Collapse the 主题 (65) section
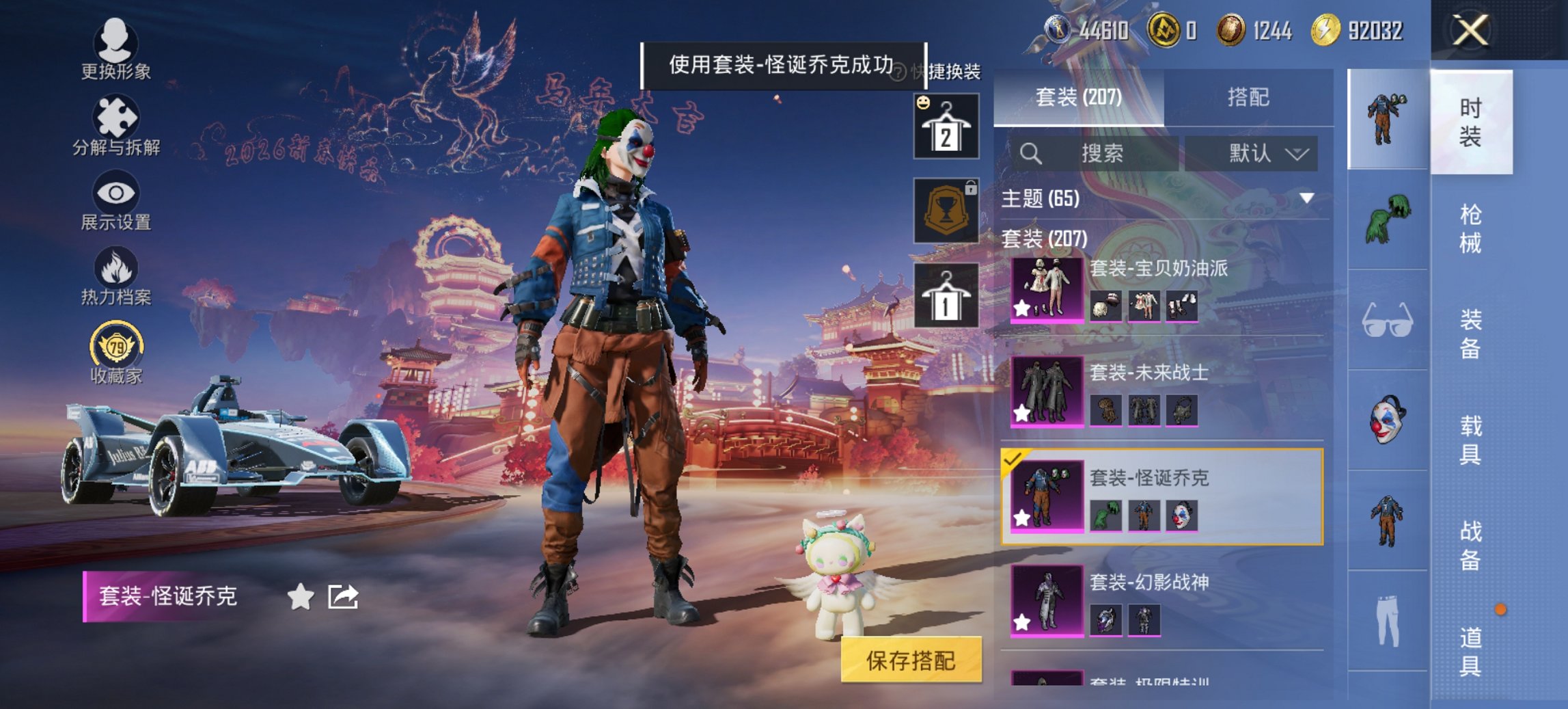 point(1305,198)
